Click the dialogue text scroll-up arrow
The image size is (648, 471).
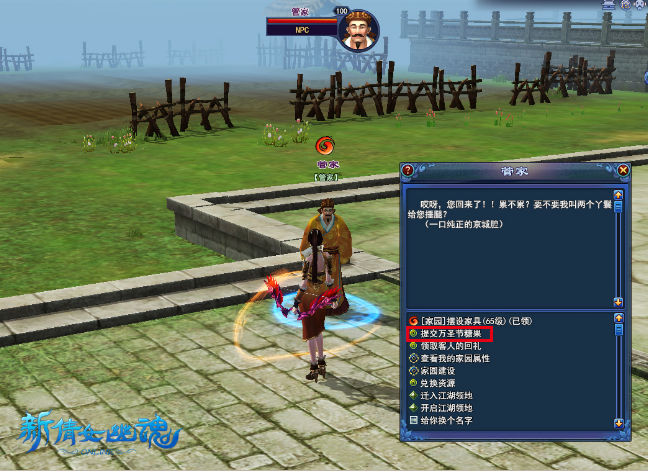[619, 194]
